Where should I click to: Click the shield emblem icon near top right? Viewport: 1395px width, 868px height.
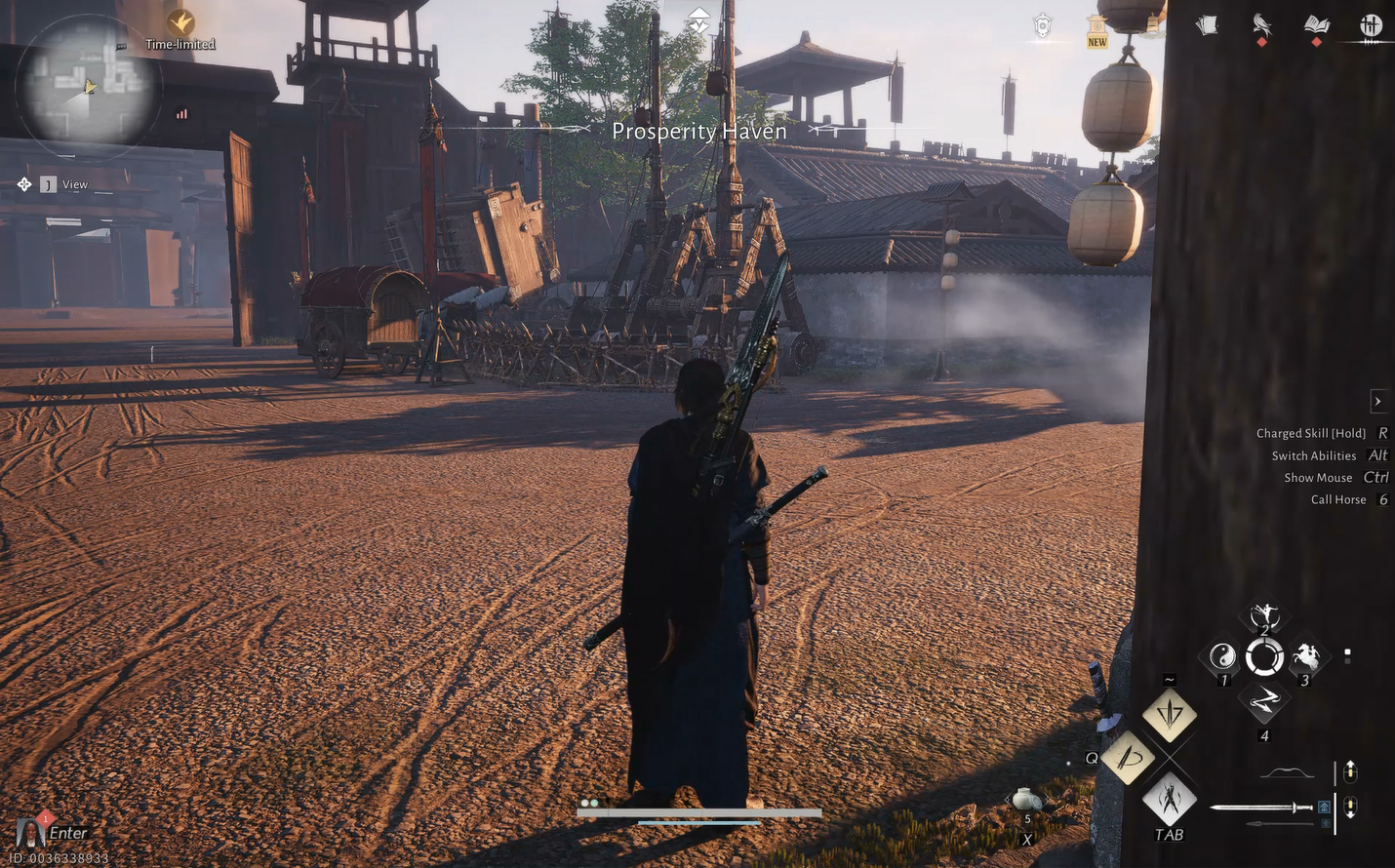(1041, 26)
